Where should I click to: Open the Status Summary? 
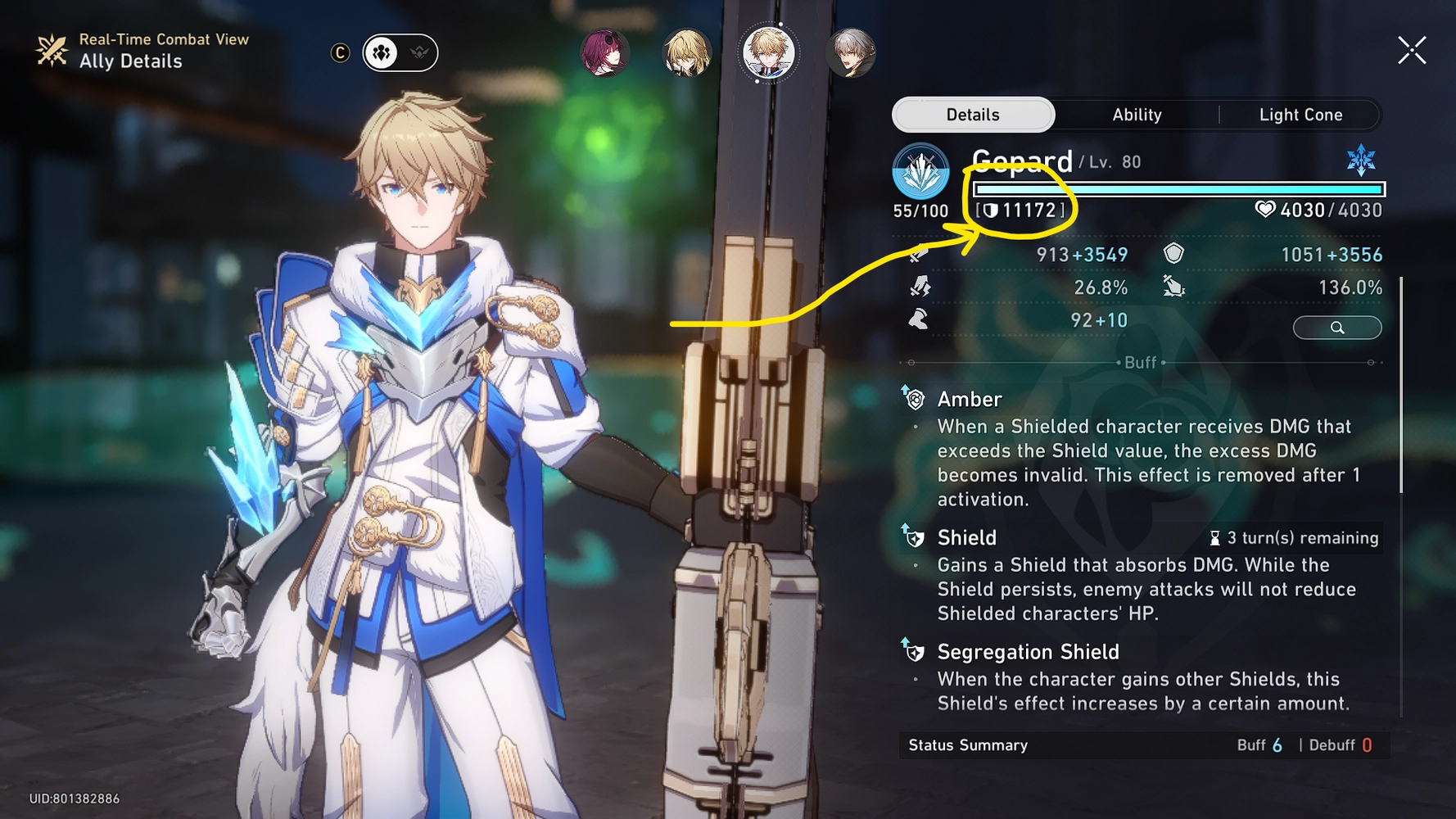pyautogui.click(x=966, y=745)
